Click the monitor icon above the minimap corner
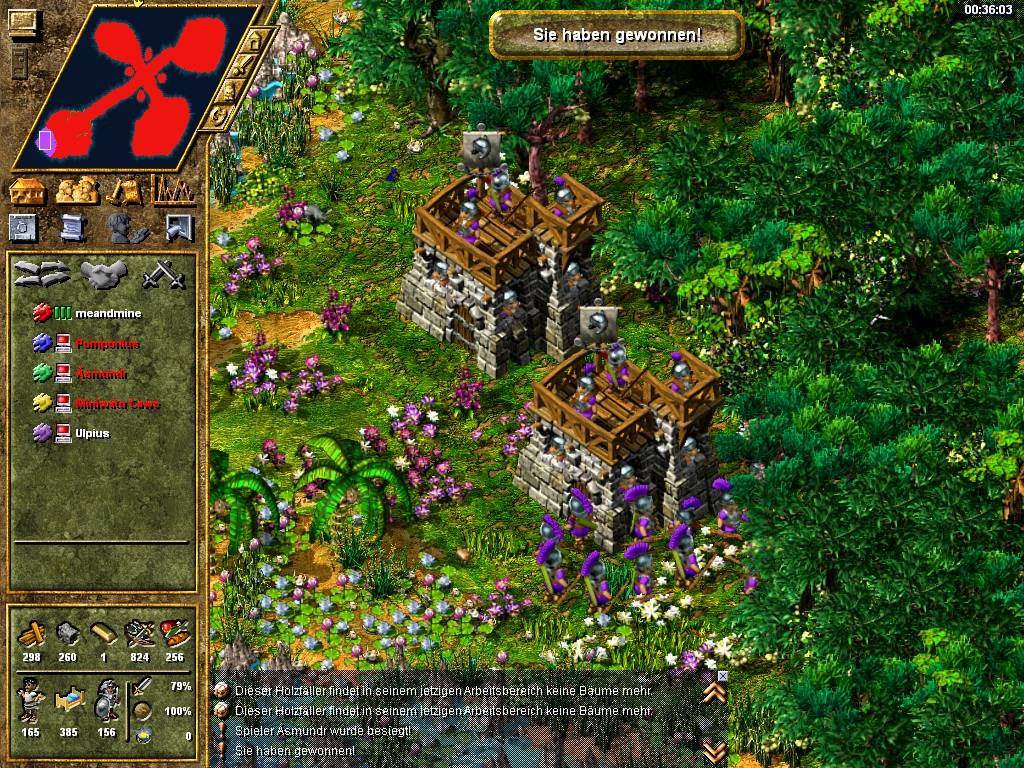1024x768 pixels. 24,23
